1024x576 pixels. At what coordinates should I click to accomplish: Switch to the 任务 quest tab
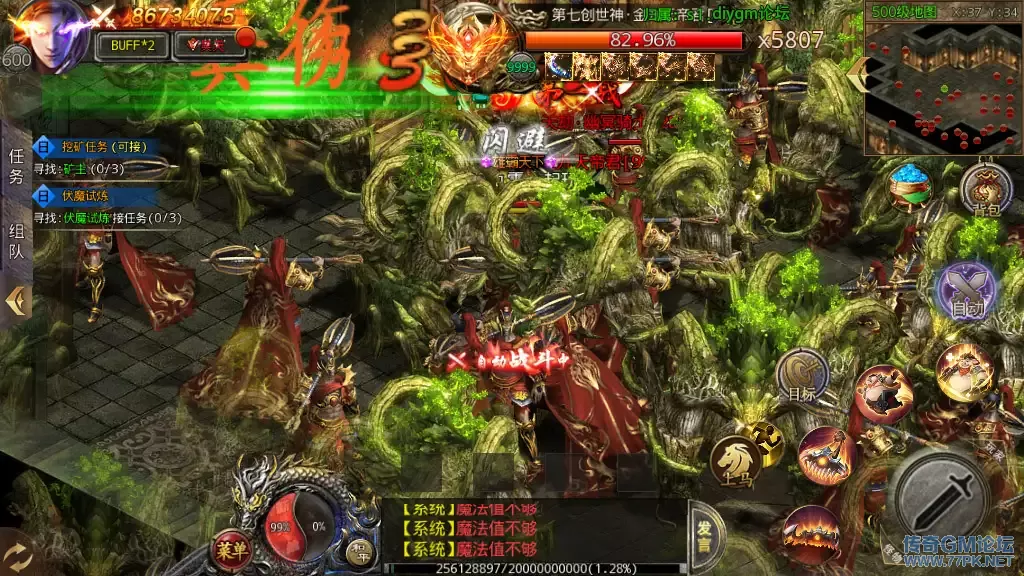(16, 167)
